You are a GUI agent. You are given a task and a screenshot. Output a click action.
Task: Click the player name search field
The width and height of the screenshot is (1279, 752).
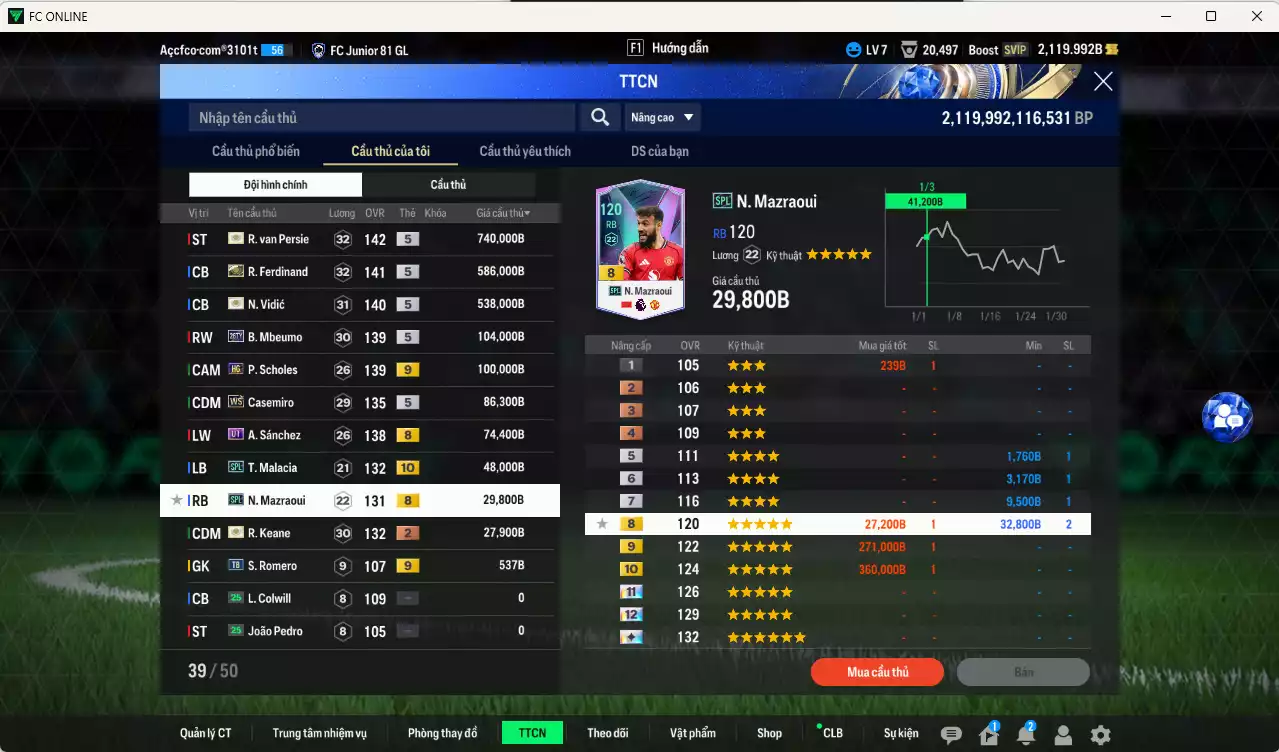[x=381, y=118]
